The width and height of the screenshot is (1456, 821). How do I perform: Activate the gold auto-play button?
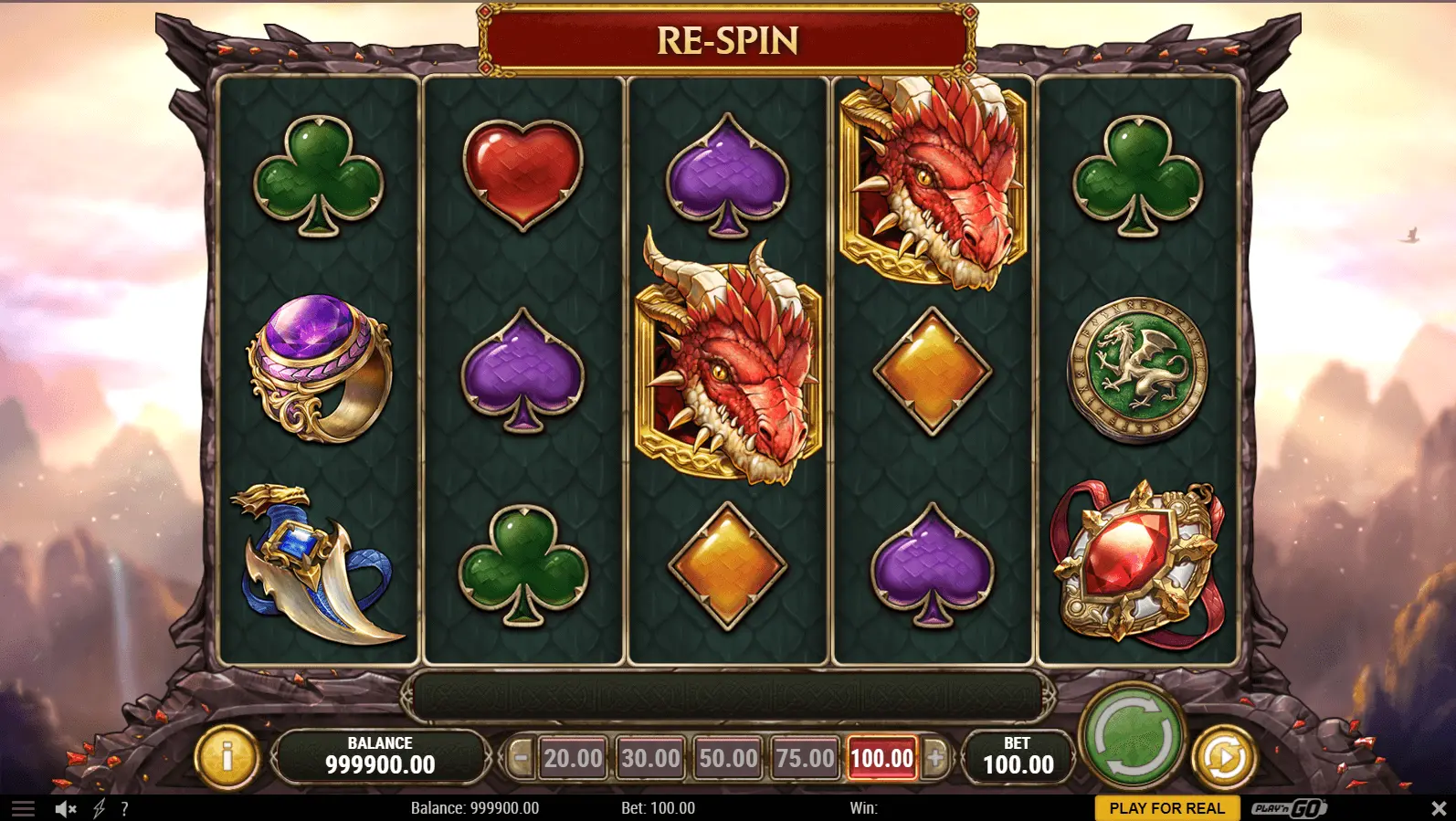1224,756
